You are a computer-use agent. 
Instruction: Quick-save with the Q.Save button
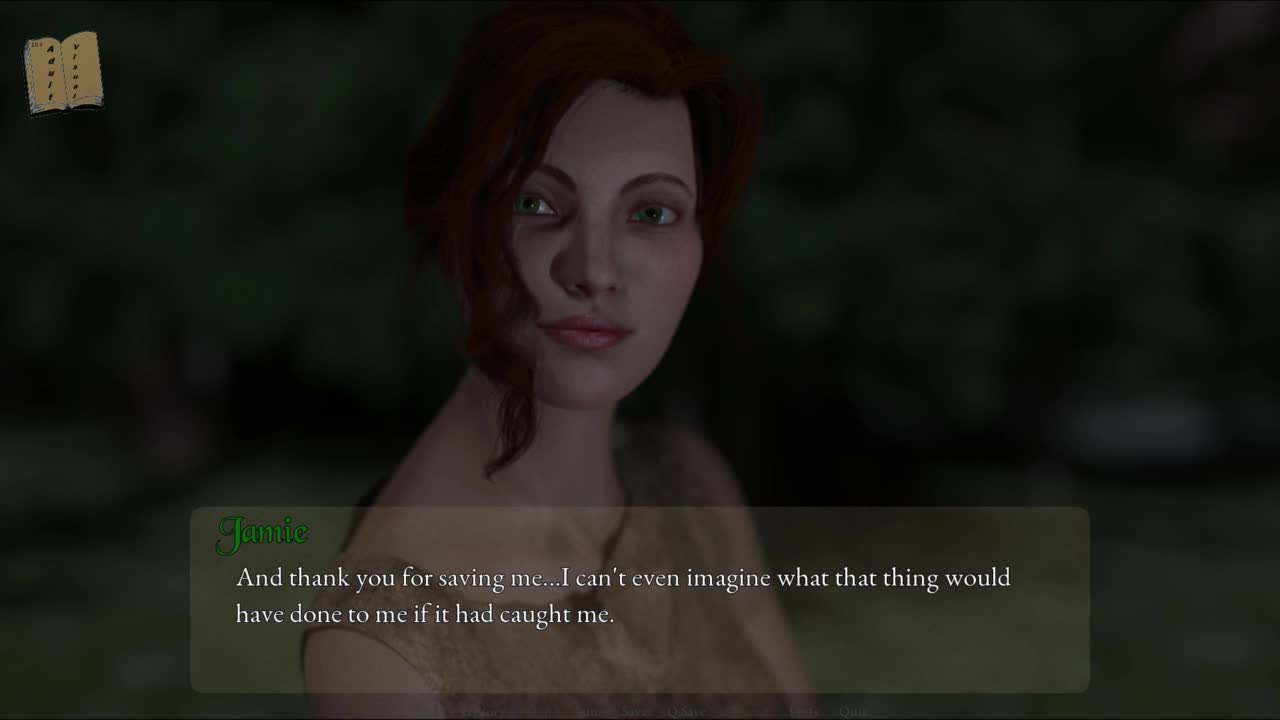[x=686, y=711]
